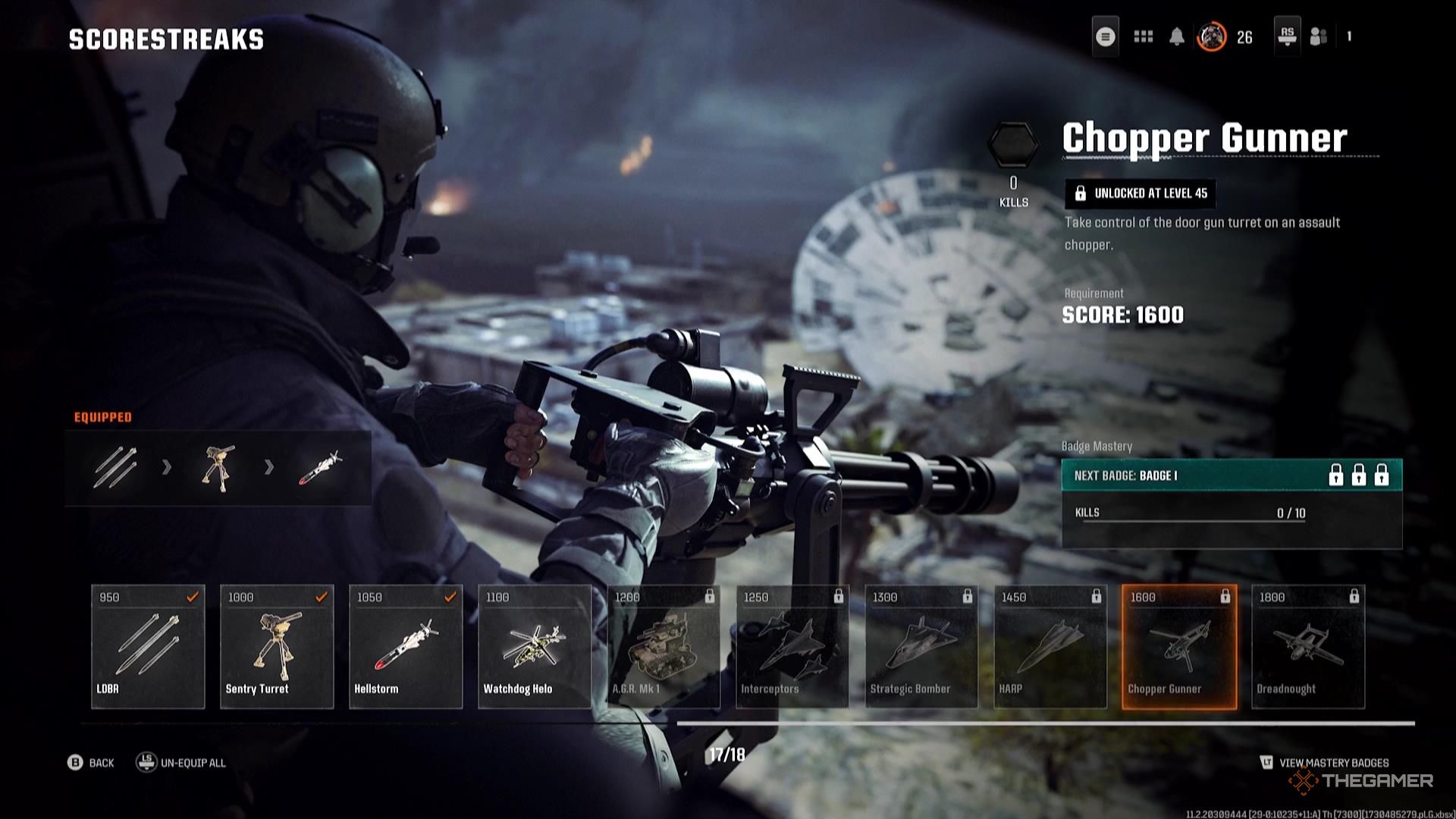Click the HARP scorestreak tile
The image size is (1456, 819).
point(1050,646)
